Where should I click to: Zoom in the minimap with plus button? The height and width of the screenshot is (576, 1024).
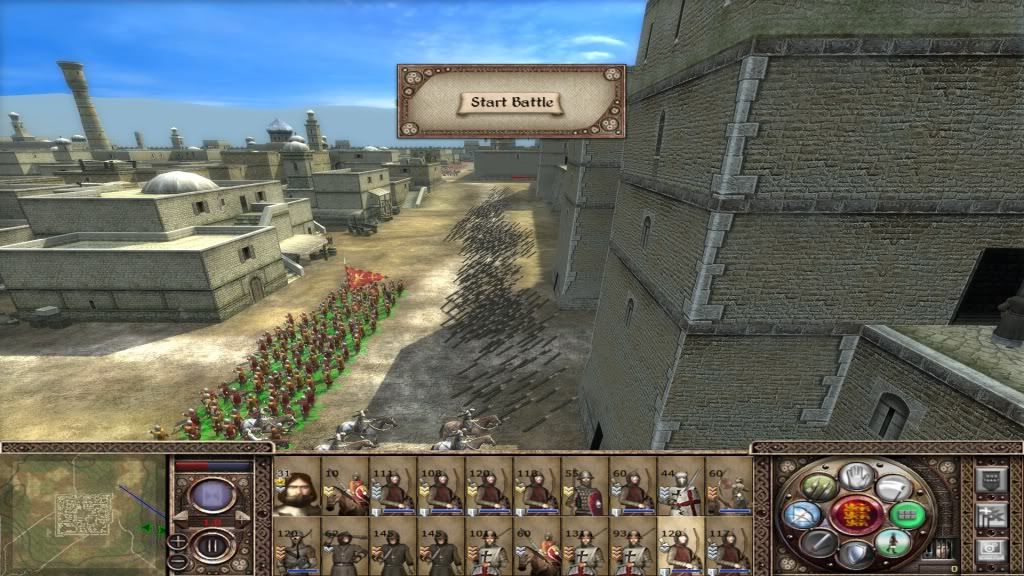179,541
